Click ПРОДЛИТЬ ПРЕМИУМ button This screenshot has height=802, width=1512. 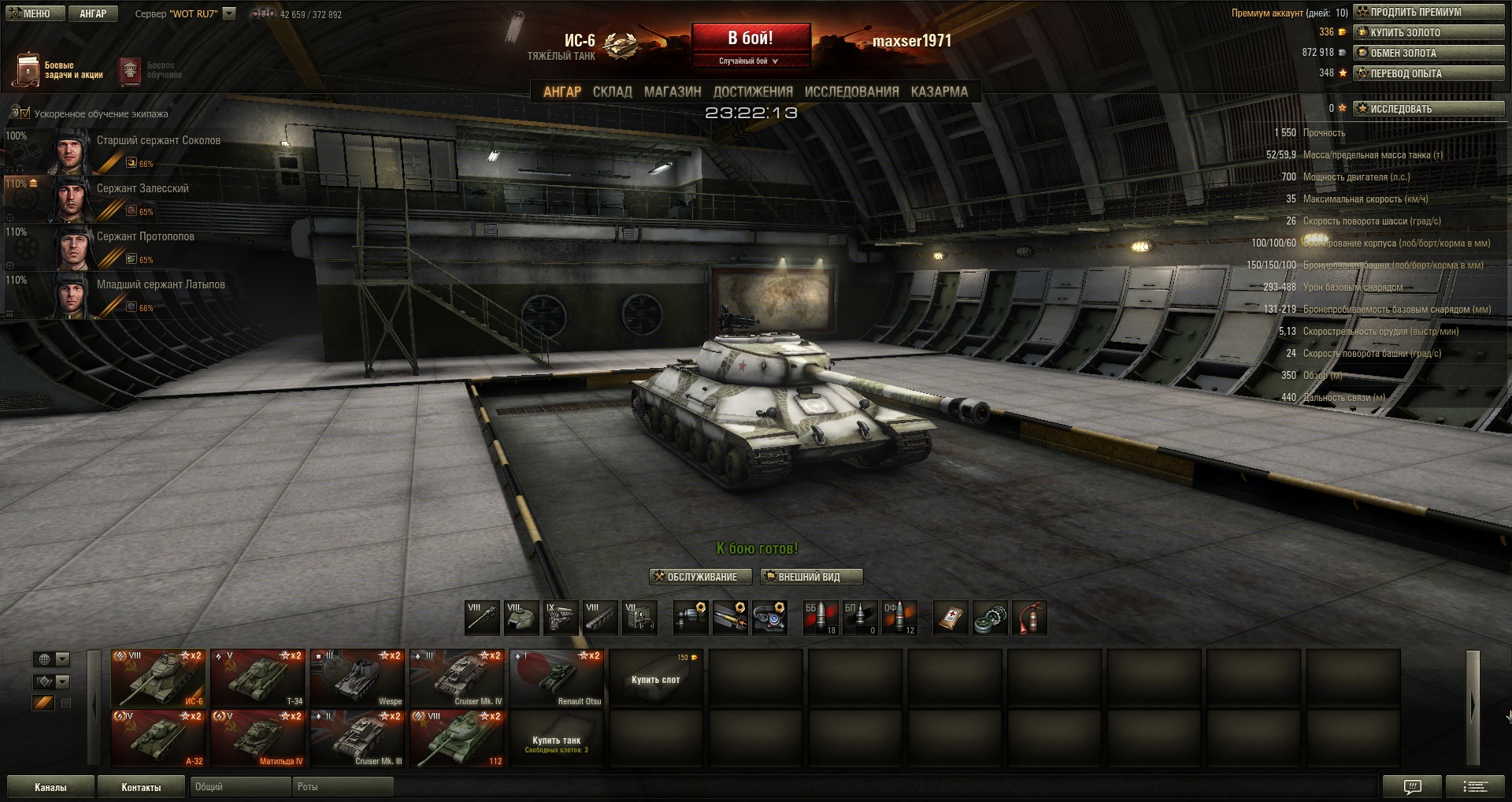tap(1429, 12)
